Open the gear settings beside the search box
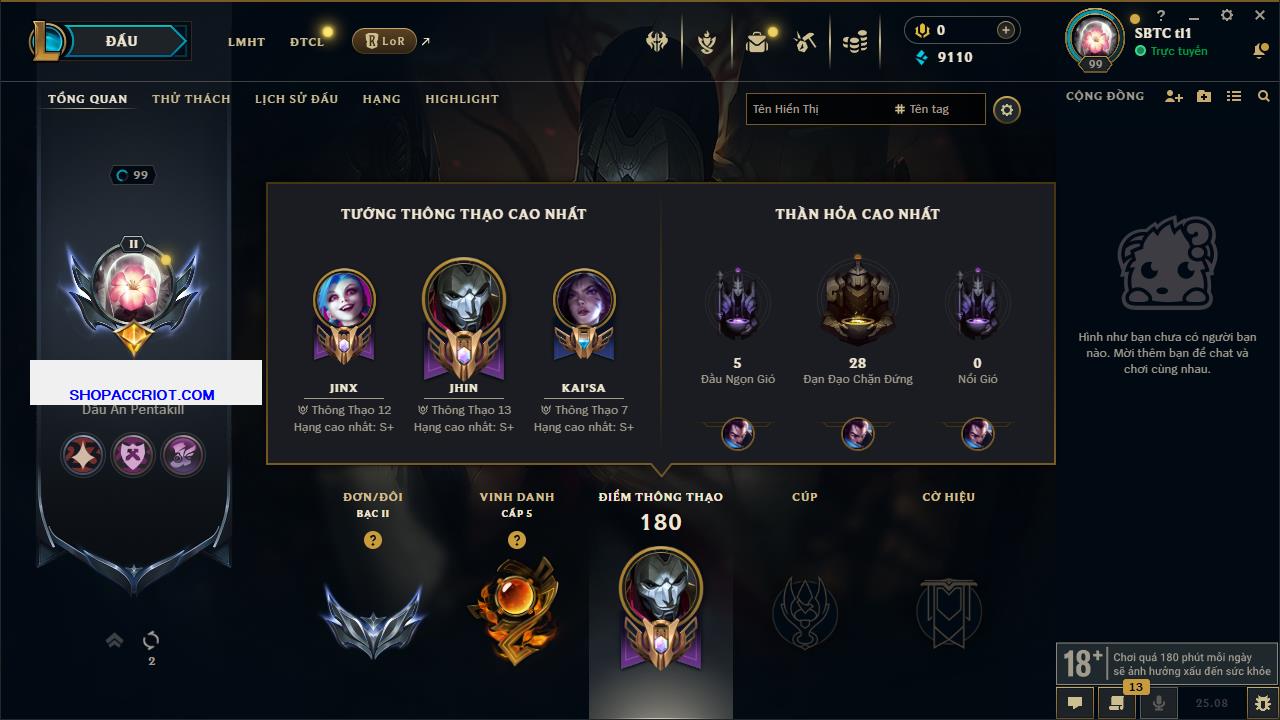 pyautogui.click(x=1007, y=110)
